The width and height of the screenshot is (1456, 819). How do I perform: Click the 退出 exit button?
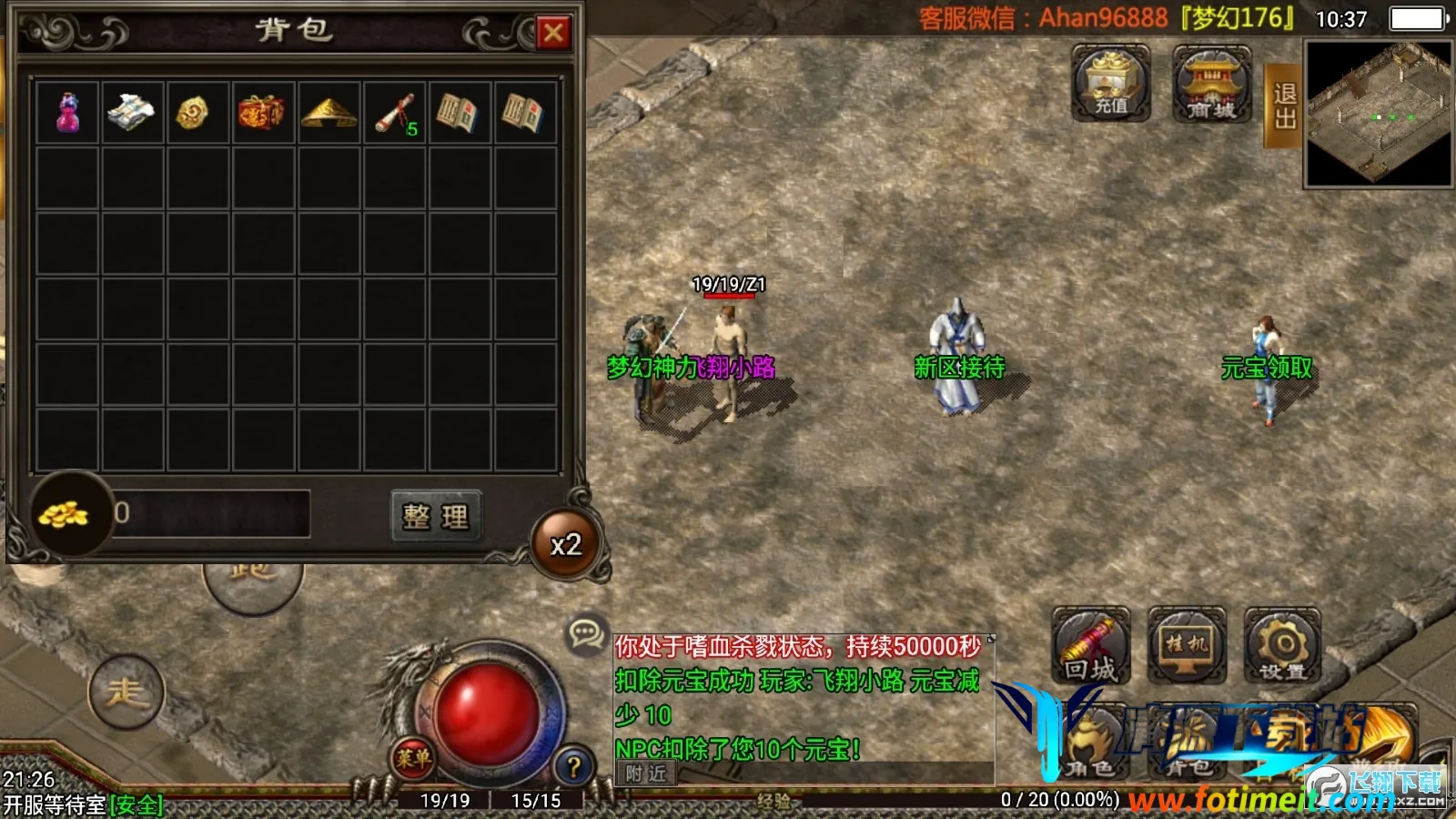tap(1284, 106)
